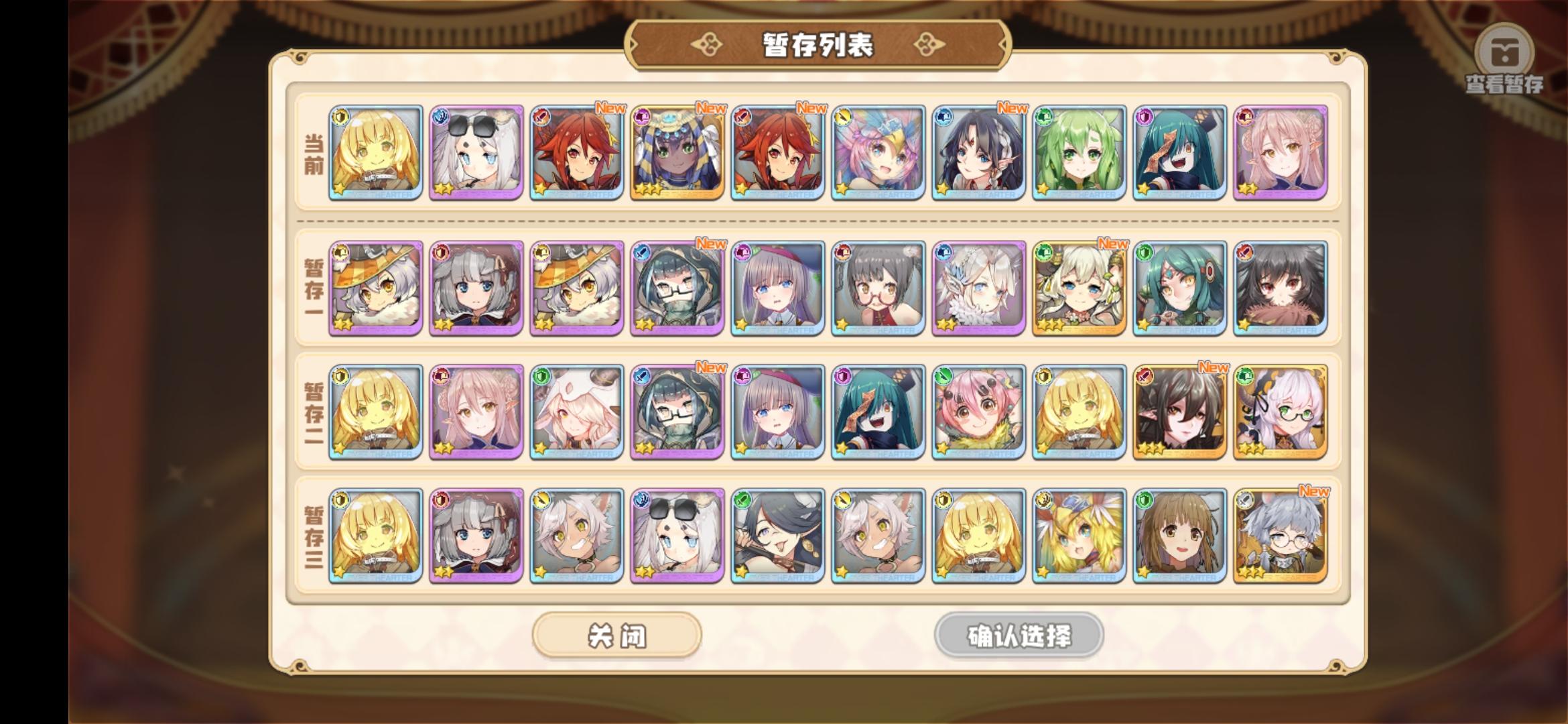The width and height of the screenshot is (1568, 724).
Task: Select the white-hooded character in 暂存二 row
Action: point(576,412)
